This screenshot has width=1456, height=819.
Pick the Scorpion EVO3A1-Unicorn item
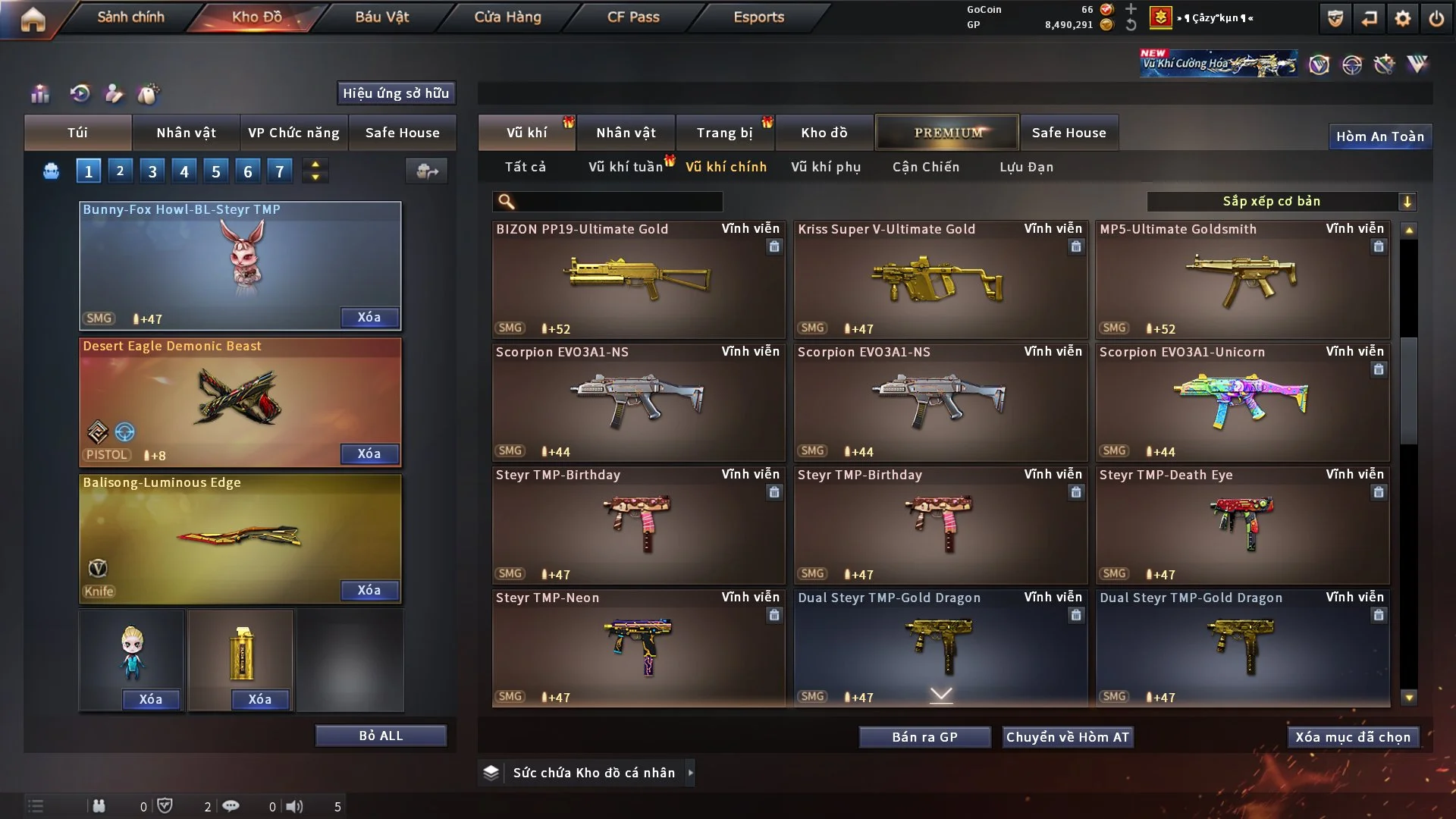click(1242, 402)
